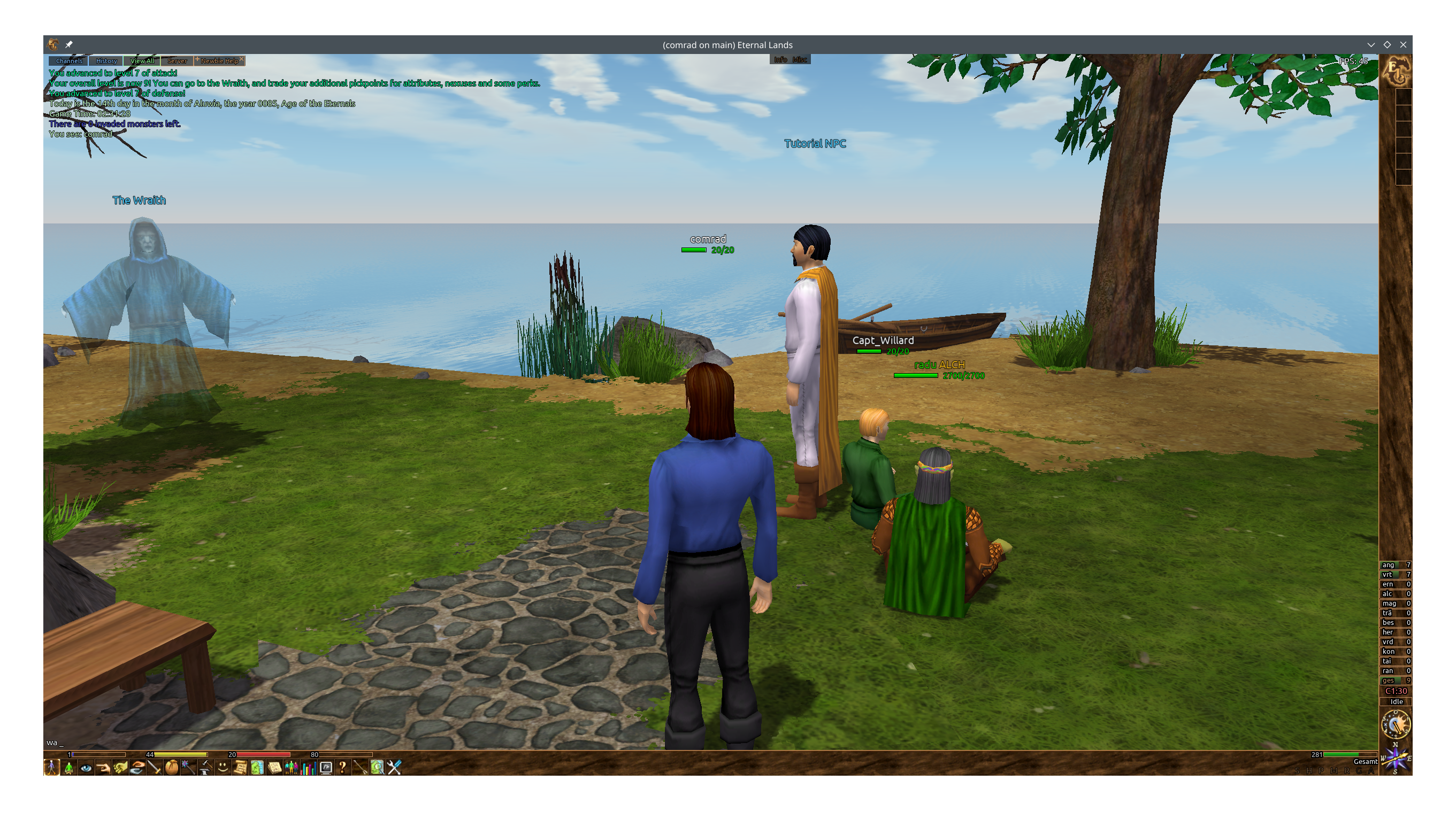Open the question mark help window
Image resolution: width=1456 pixels, height=827 pixels.
pyautogui.click(x=343, y=768)
